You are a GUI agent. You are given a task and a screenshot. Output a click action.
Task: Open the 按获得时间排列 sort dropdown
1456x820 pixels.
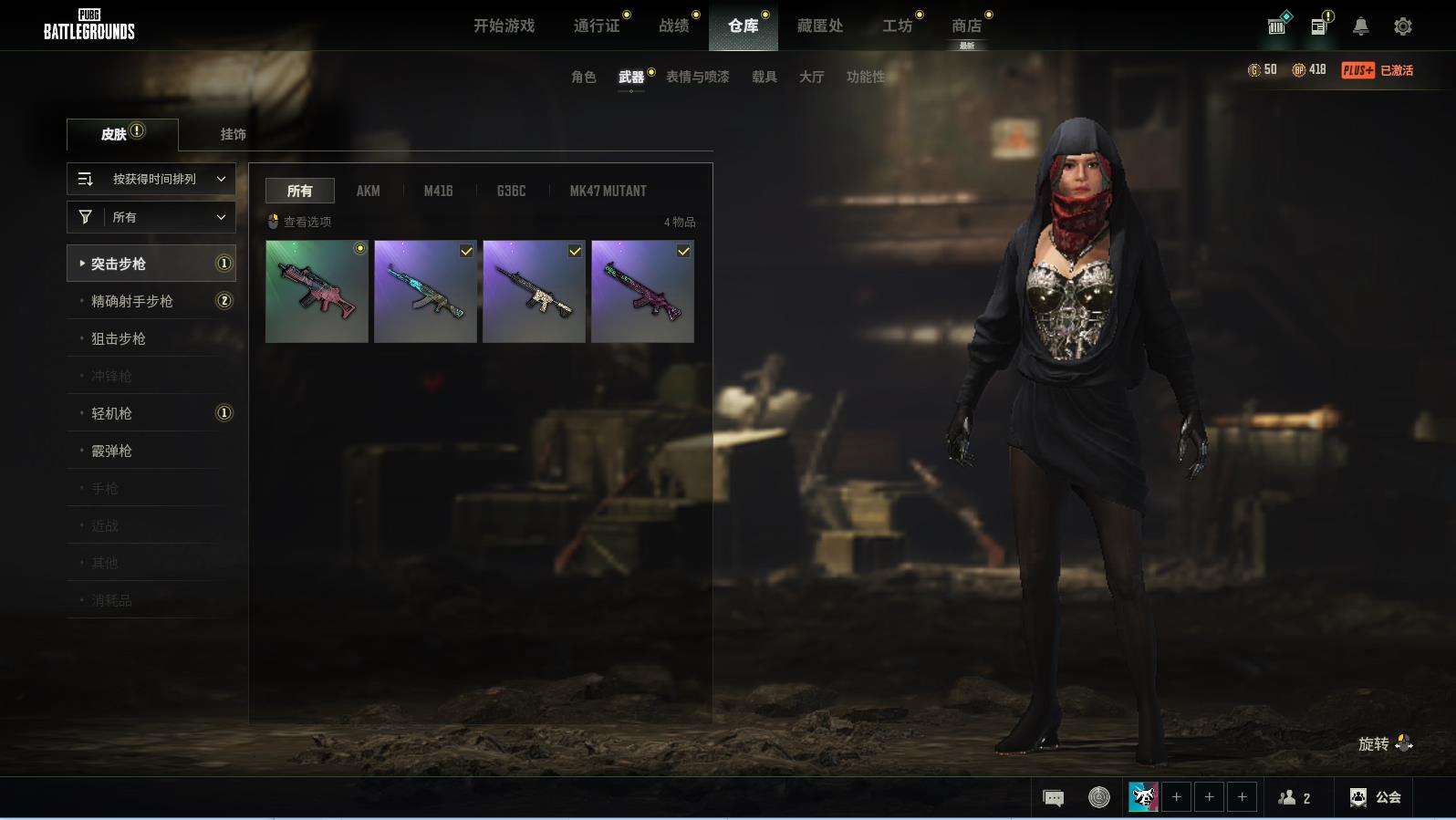pyautogui.click(x=151, y=179)
